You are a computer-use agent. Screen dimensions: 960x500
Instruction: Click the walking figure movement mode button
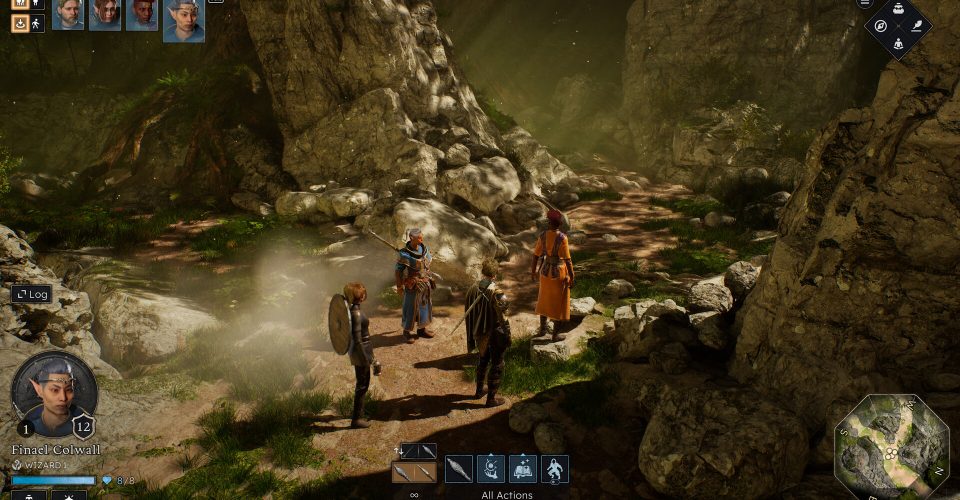pyautogui.click(x=38, y=21)
